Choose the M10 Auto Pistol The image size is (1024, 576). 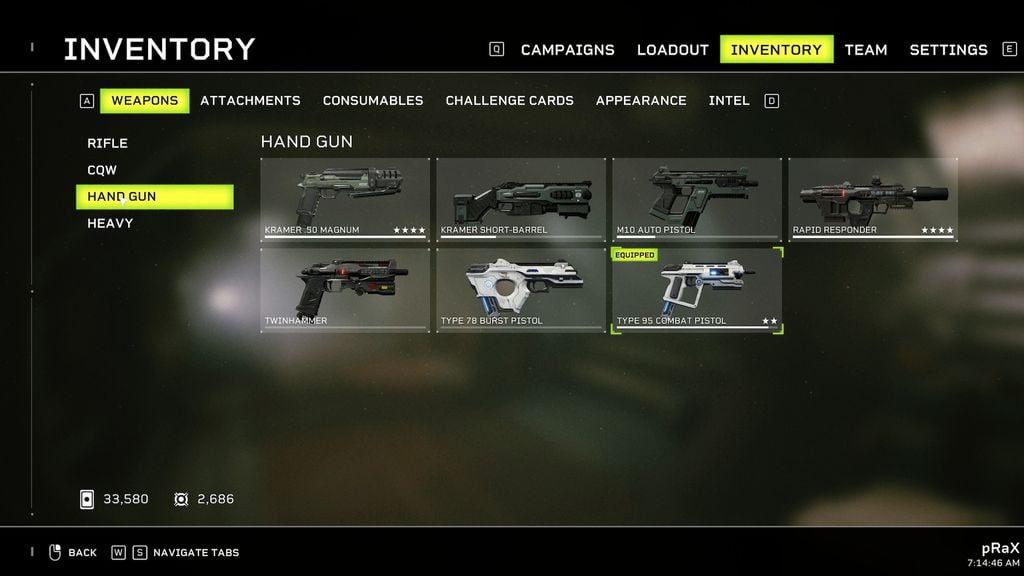click(x=697, y=199)
